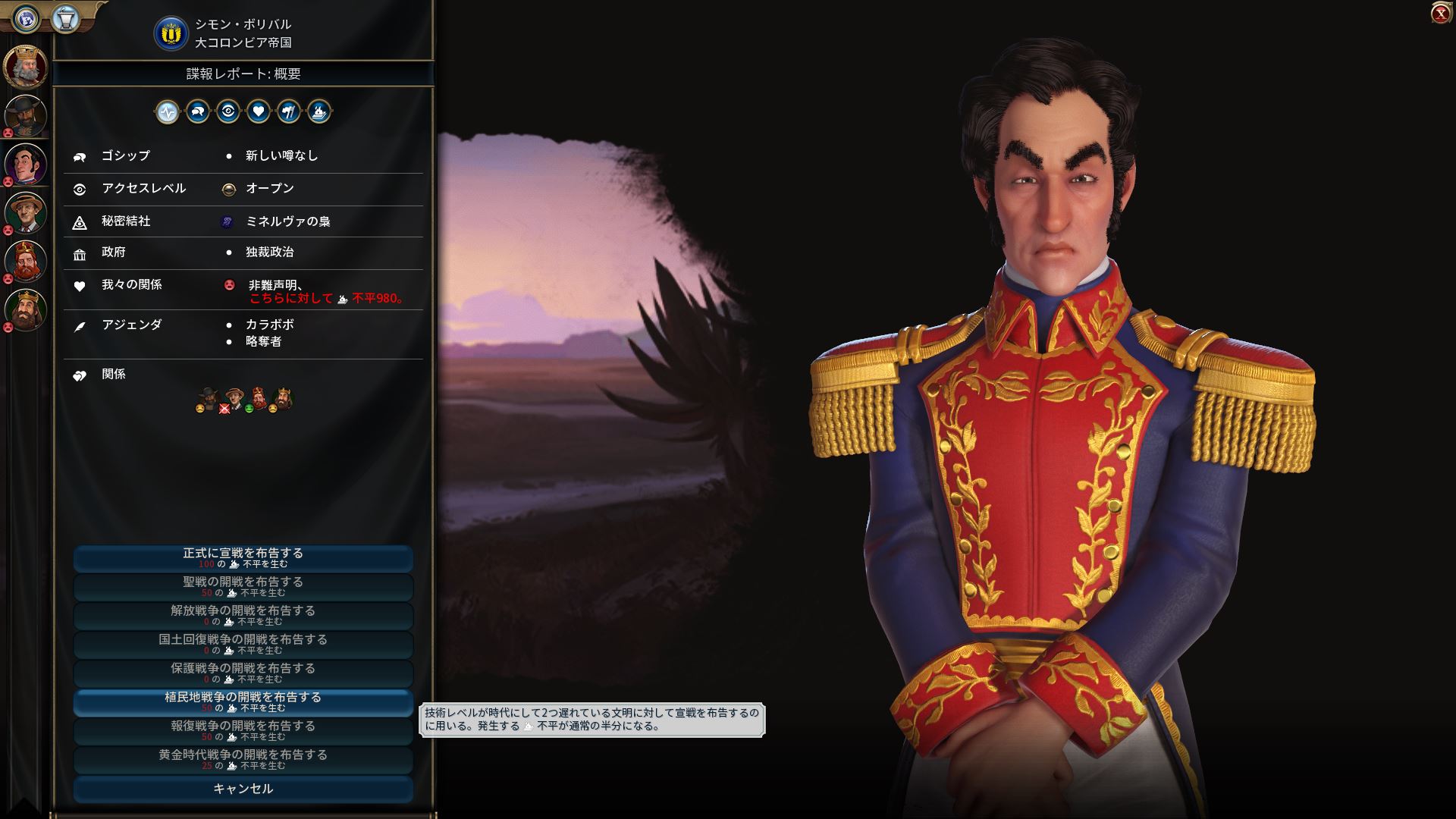The image size is (1456, 819).
Task: Select 正式に宣戦を布告する (formal war)
Action: 243,558
